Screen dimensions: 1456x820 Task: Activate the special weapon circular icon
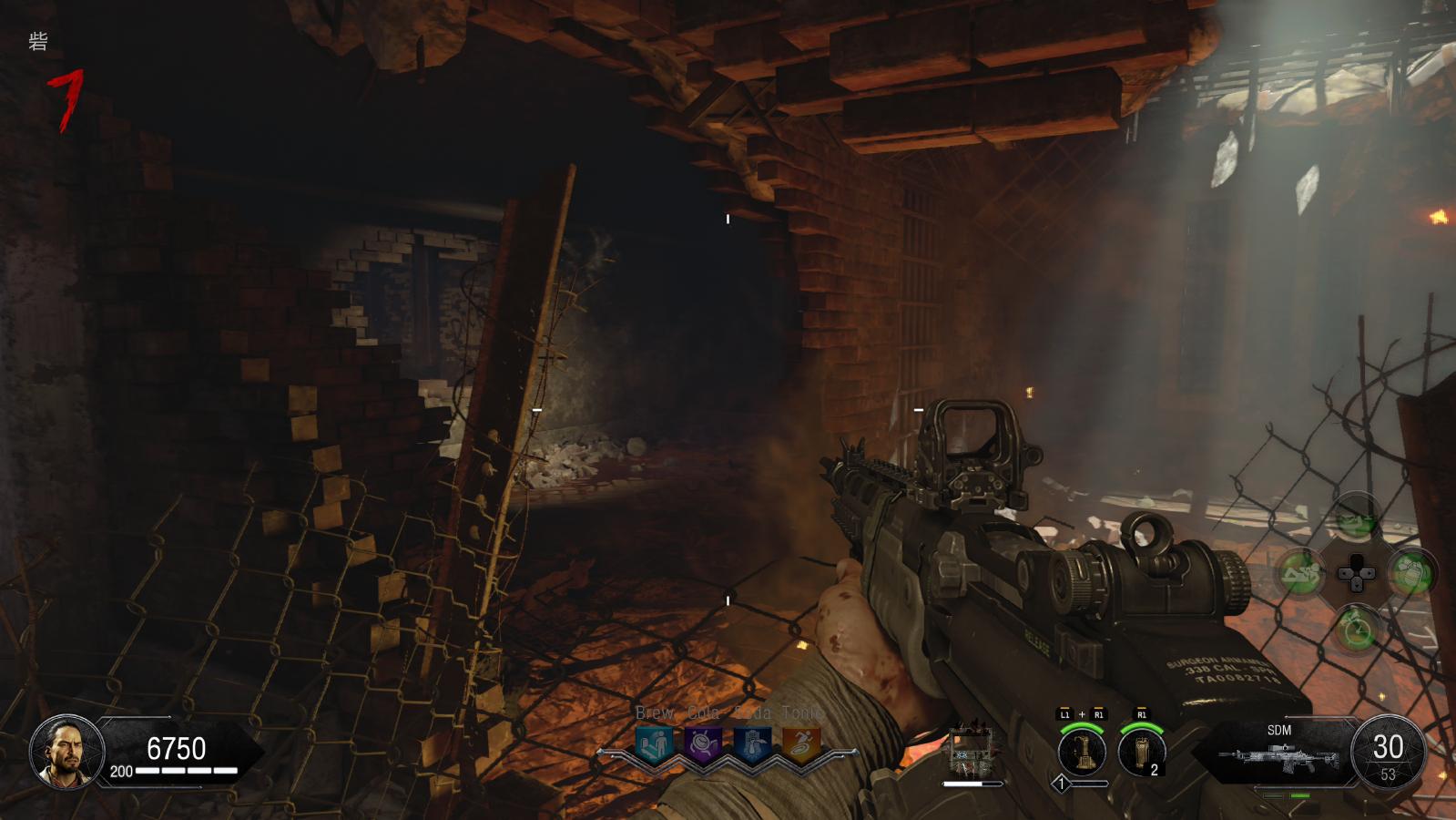coord(1082,752)
